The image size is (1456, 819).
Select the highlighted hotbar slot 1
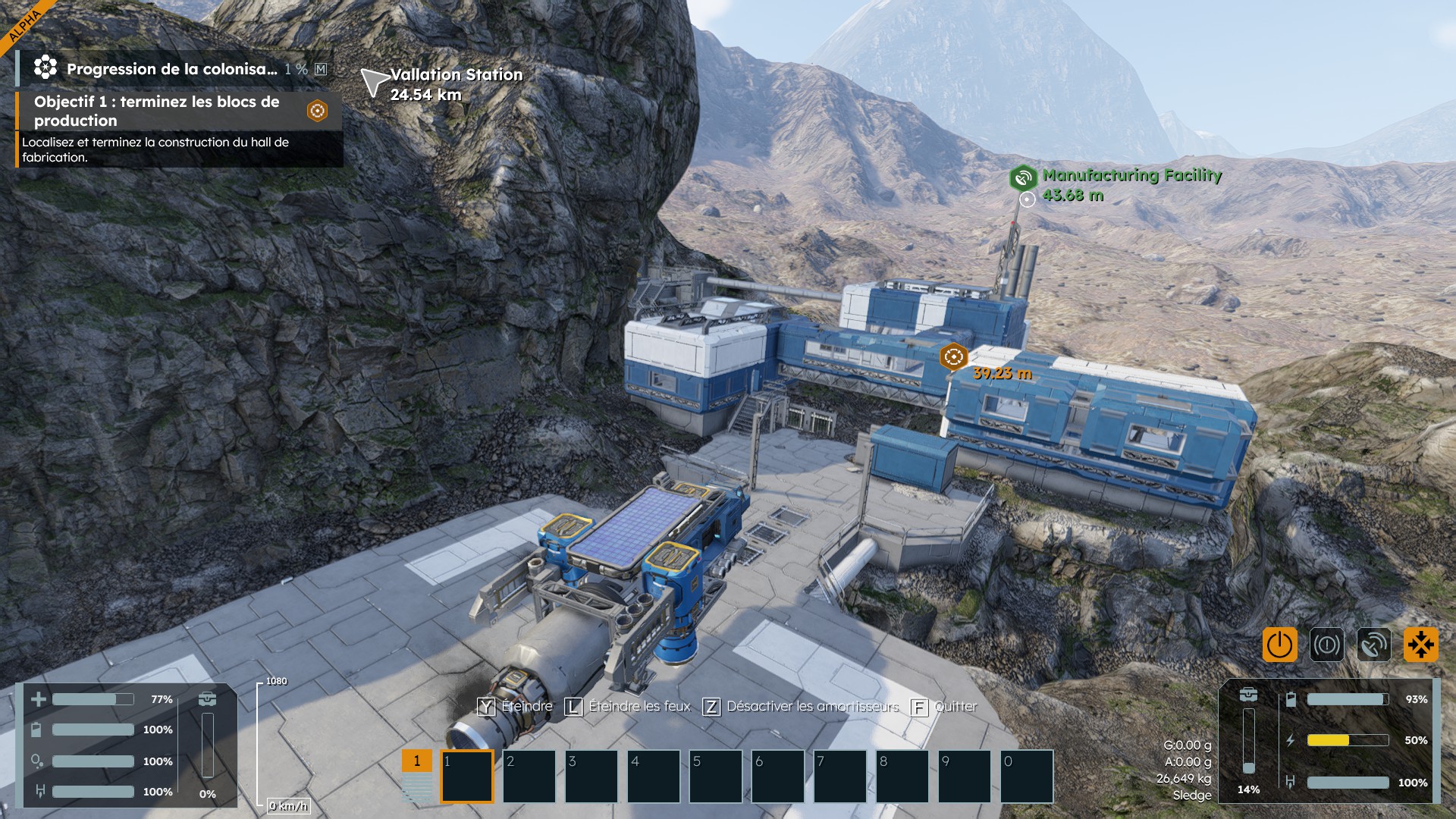pyautogui.click(x=467, y=777)
